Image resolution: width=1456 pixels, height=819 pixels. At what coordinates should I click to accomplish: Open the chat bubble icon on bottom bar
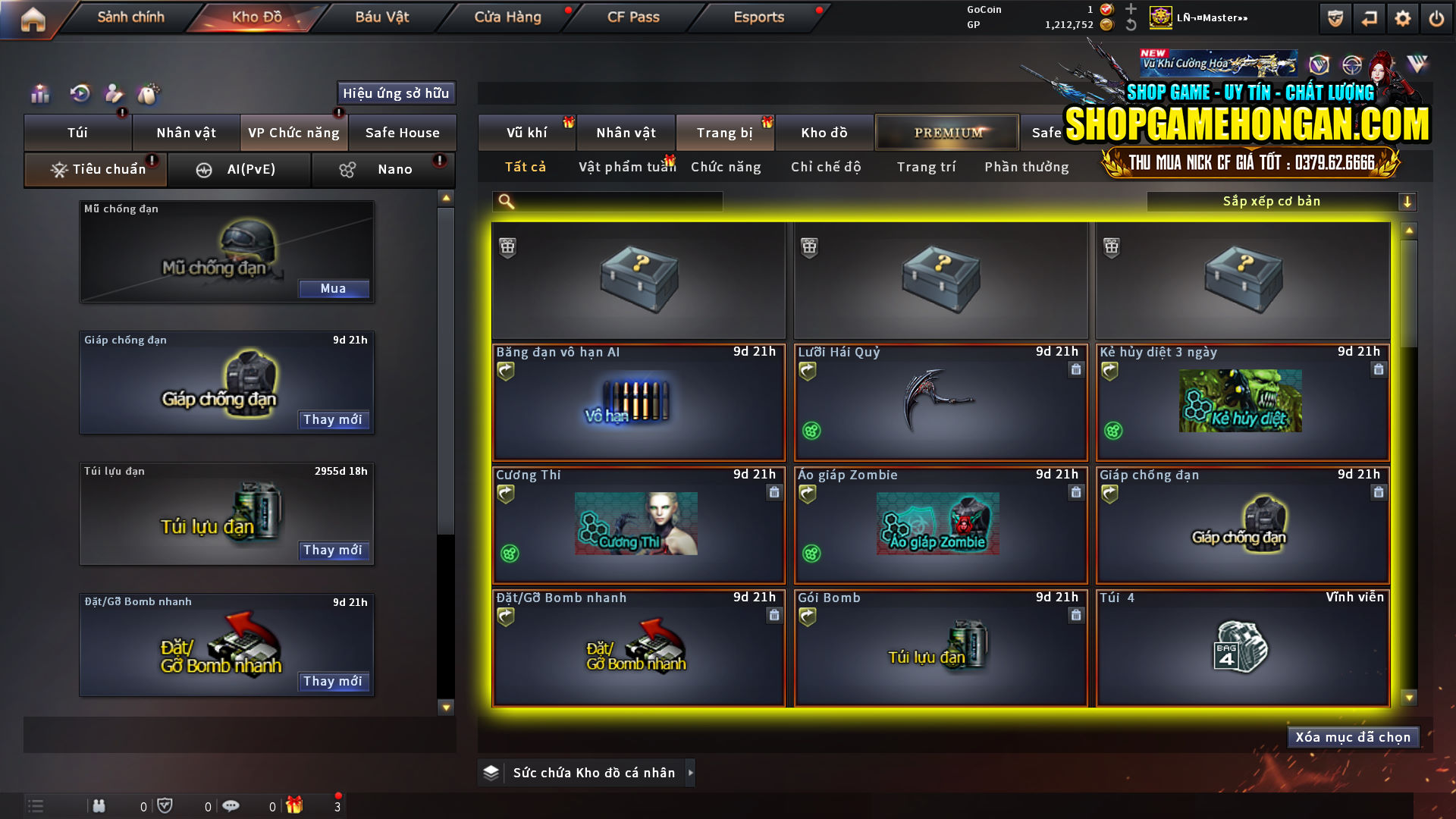point(231,805)
